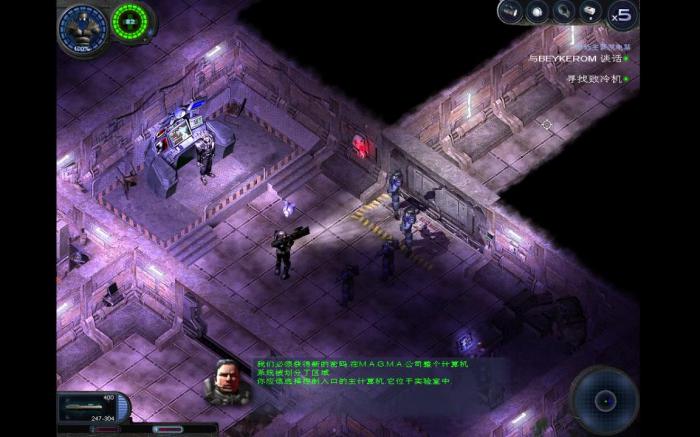Click the green health cross dial
This screenshot has width=700, height=437.
pos(130,20)
